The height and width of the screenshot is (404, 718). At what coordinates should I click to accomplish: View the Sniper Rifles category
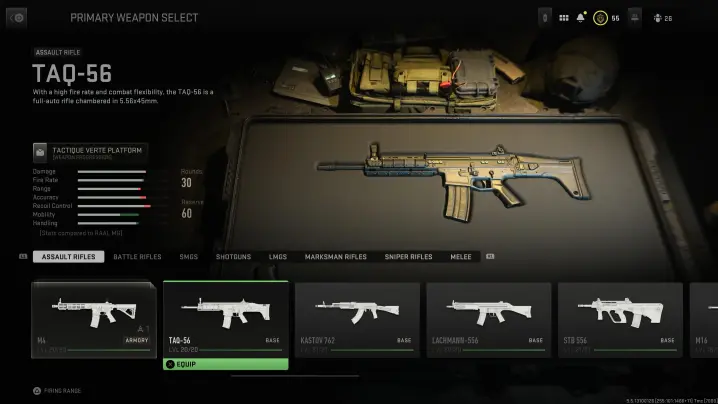tap(408, 257)
